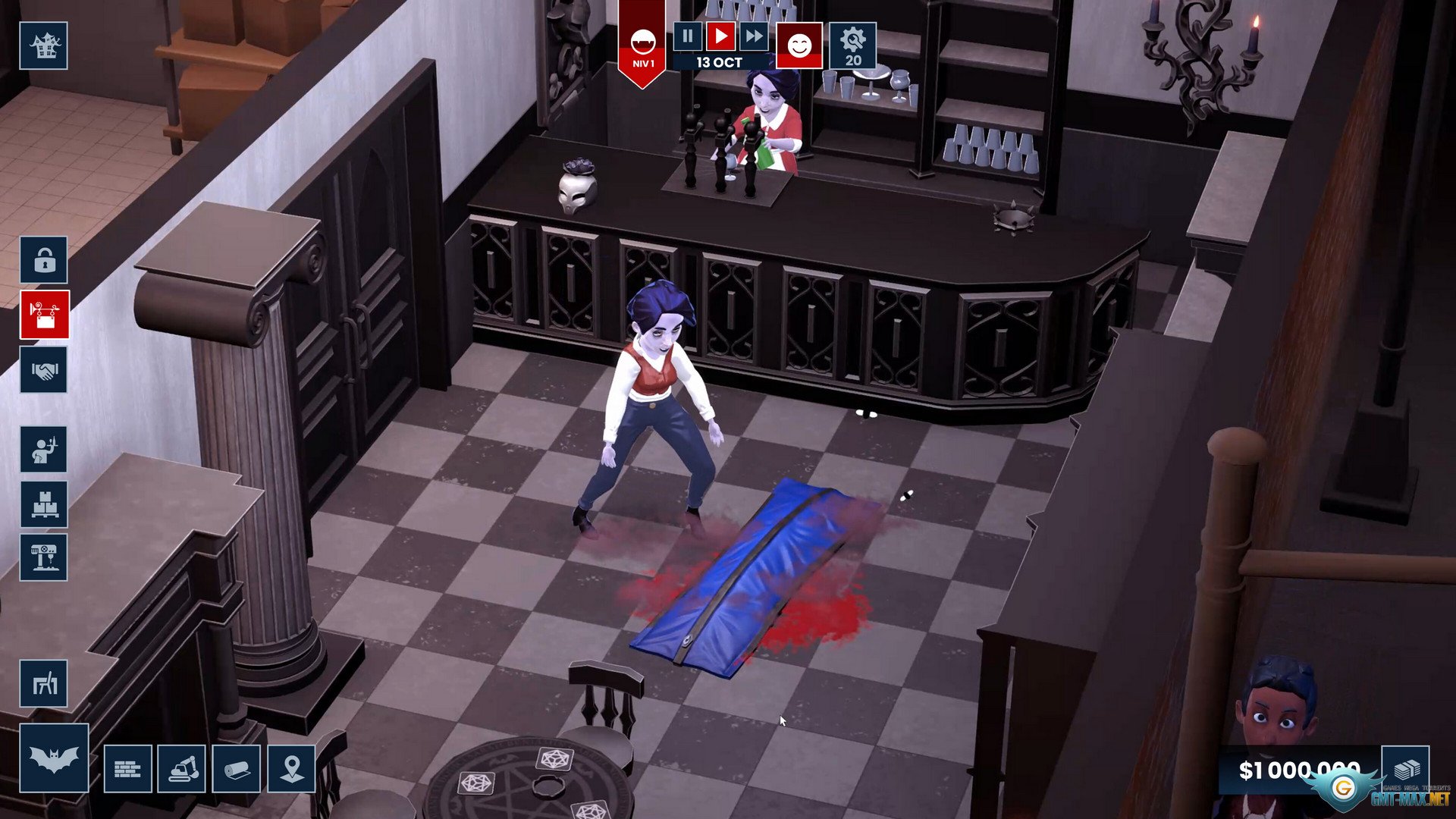Select the brick wall building tool

point(127,769)
